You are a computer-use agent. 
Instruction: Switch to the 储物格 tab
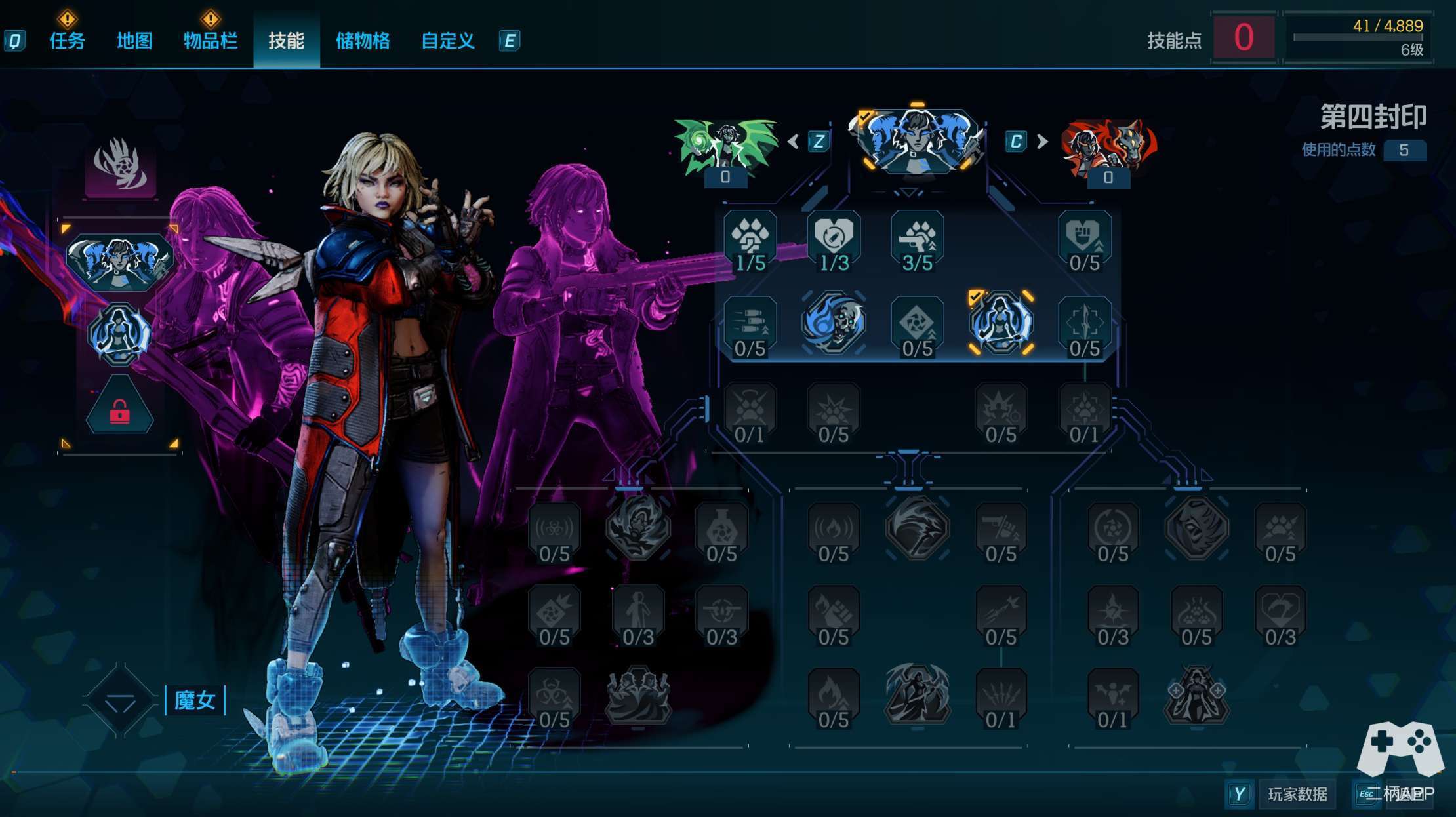(363, 41)
